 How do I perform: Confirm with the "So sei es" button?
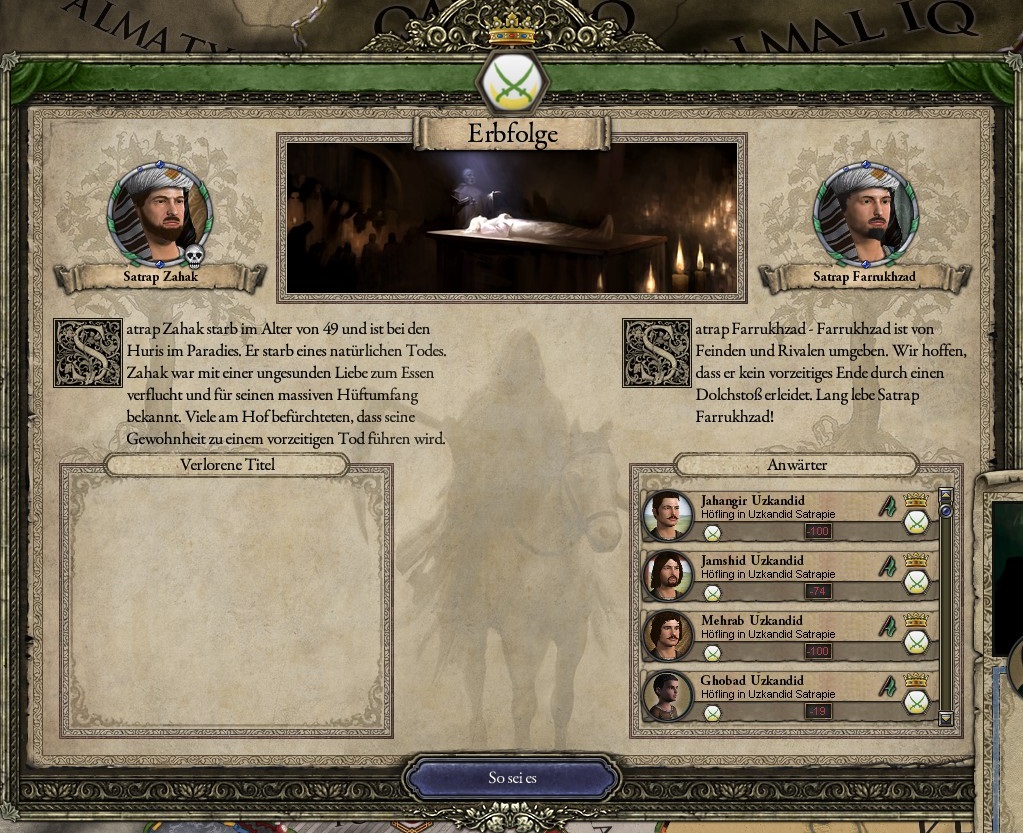coord(512,778)
